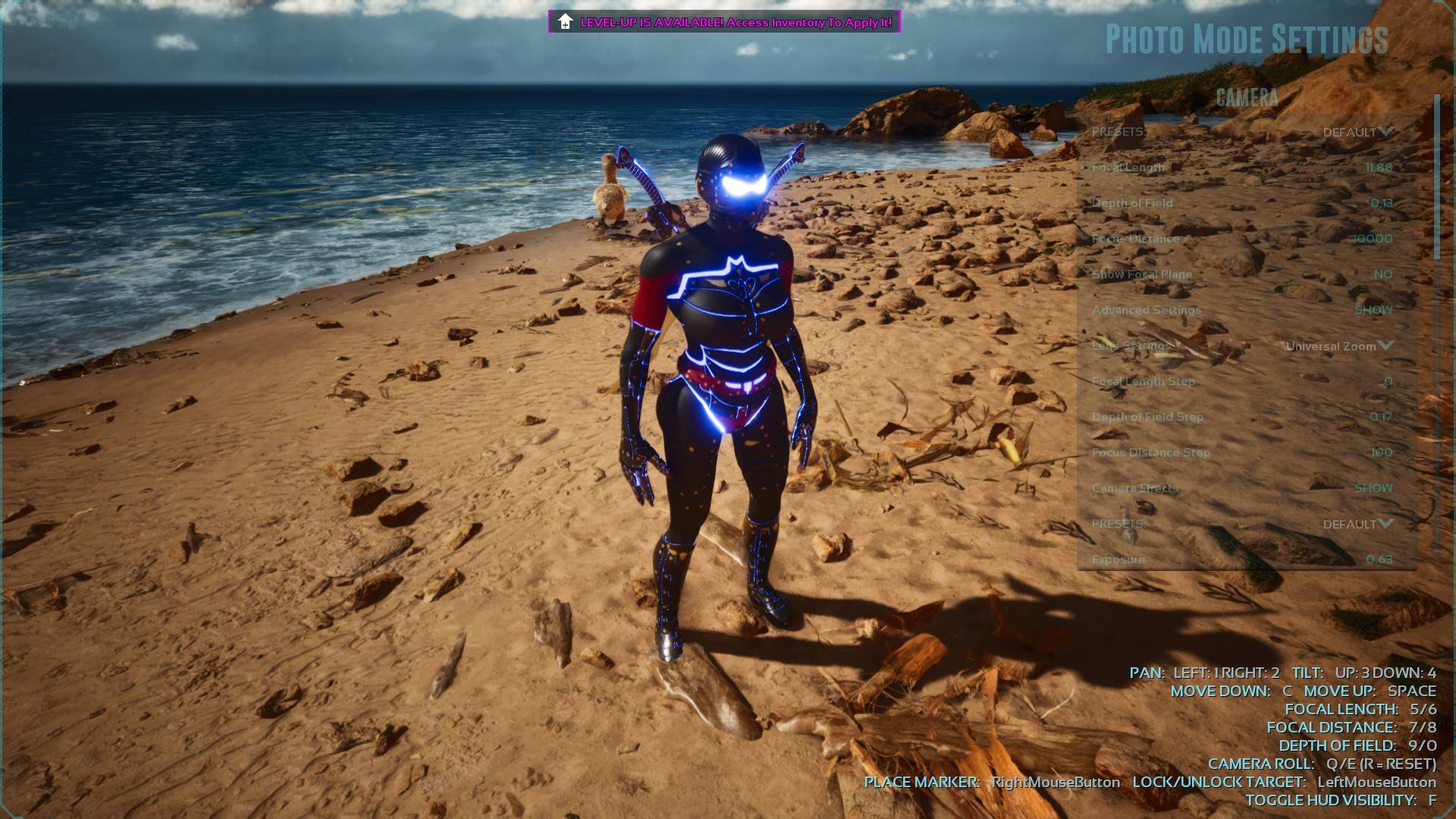Click the chevron beside the DEFAULT camera preset
Screen dimensions: 1456x819
[x=1388, y=132]
